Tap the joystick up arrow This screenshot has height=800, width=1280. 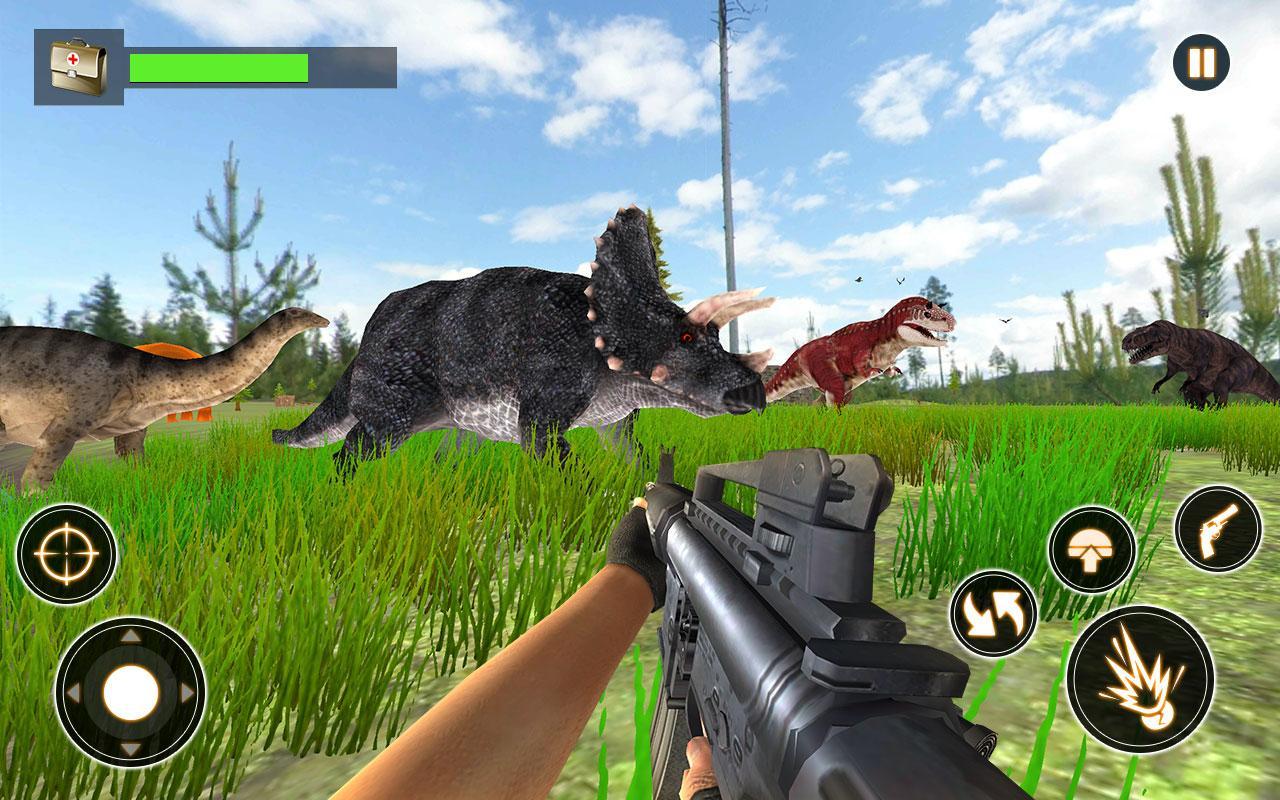click(x=130, y=633)
